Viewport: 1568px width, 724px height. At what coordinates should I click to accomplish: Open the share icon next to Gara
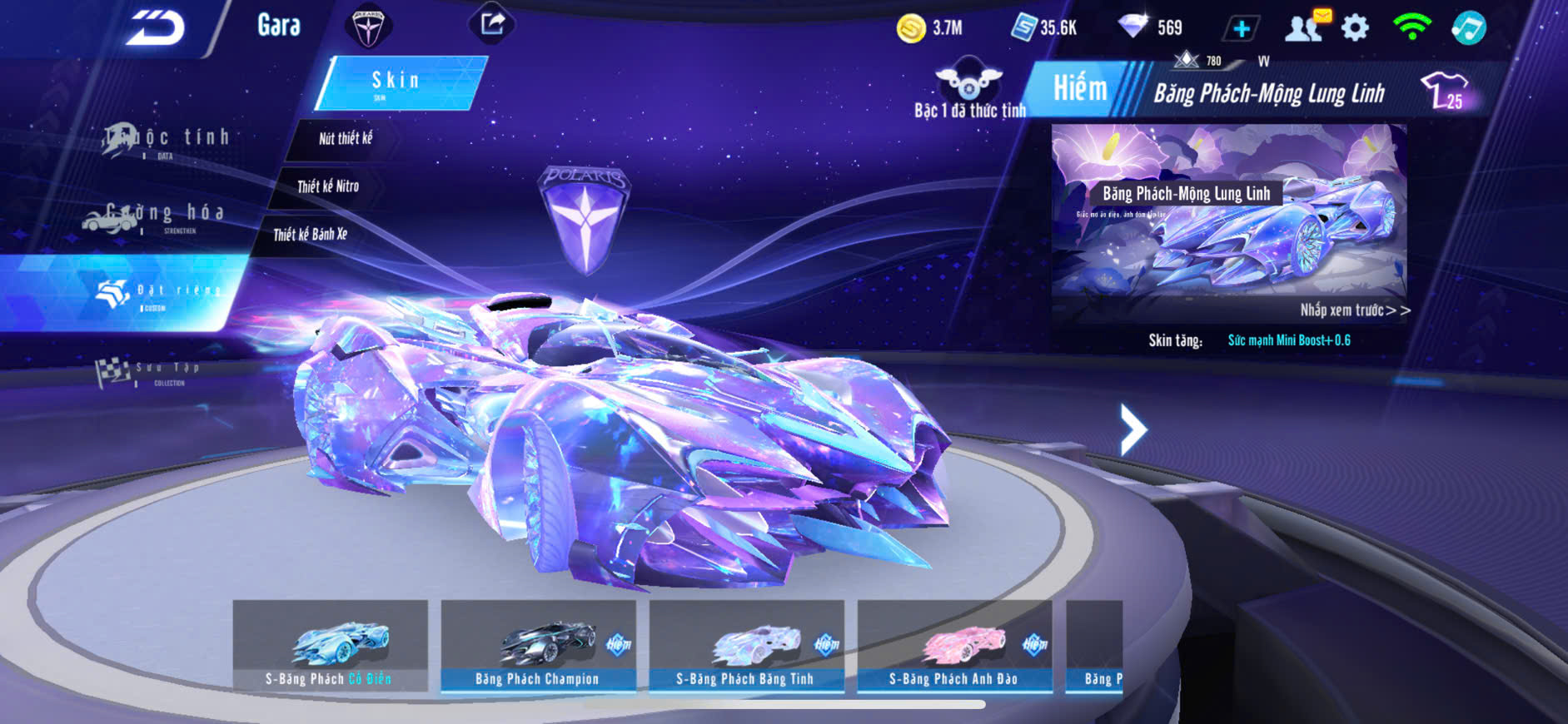click(492, 23)
